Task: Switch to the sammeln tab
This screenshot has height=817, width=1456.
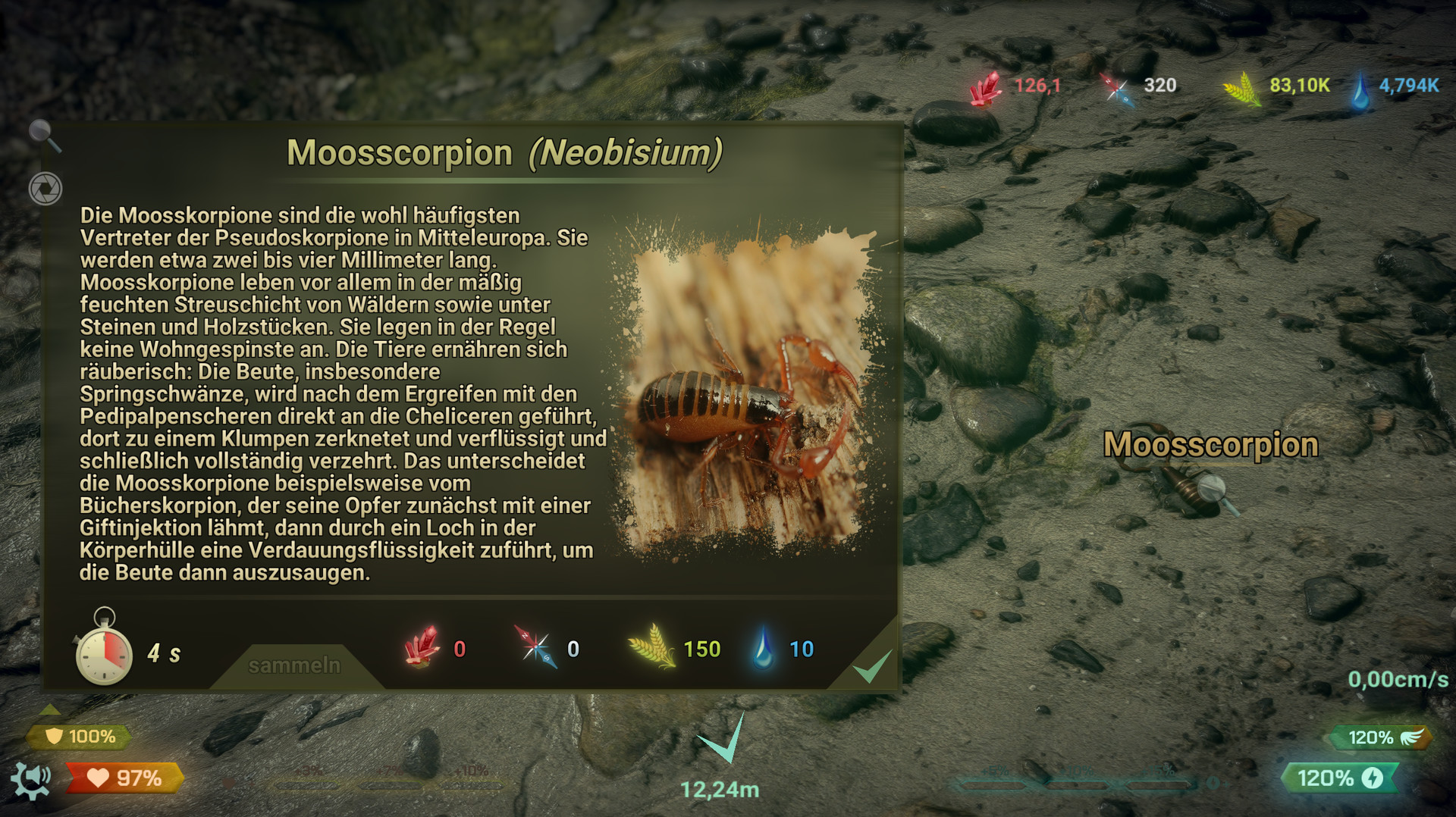Action: click(x=294, y=665)
